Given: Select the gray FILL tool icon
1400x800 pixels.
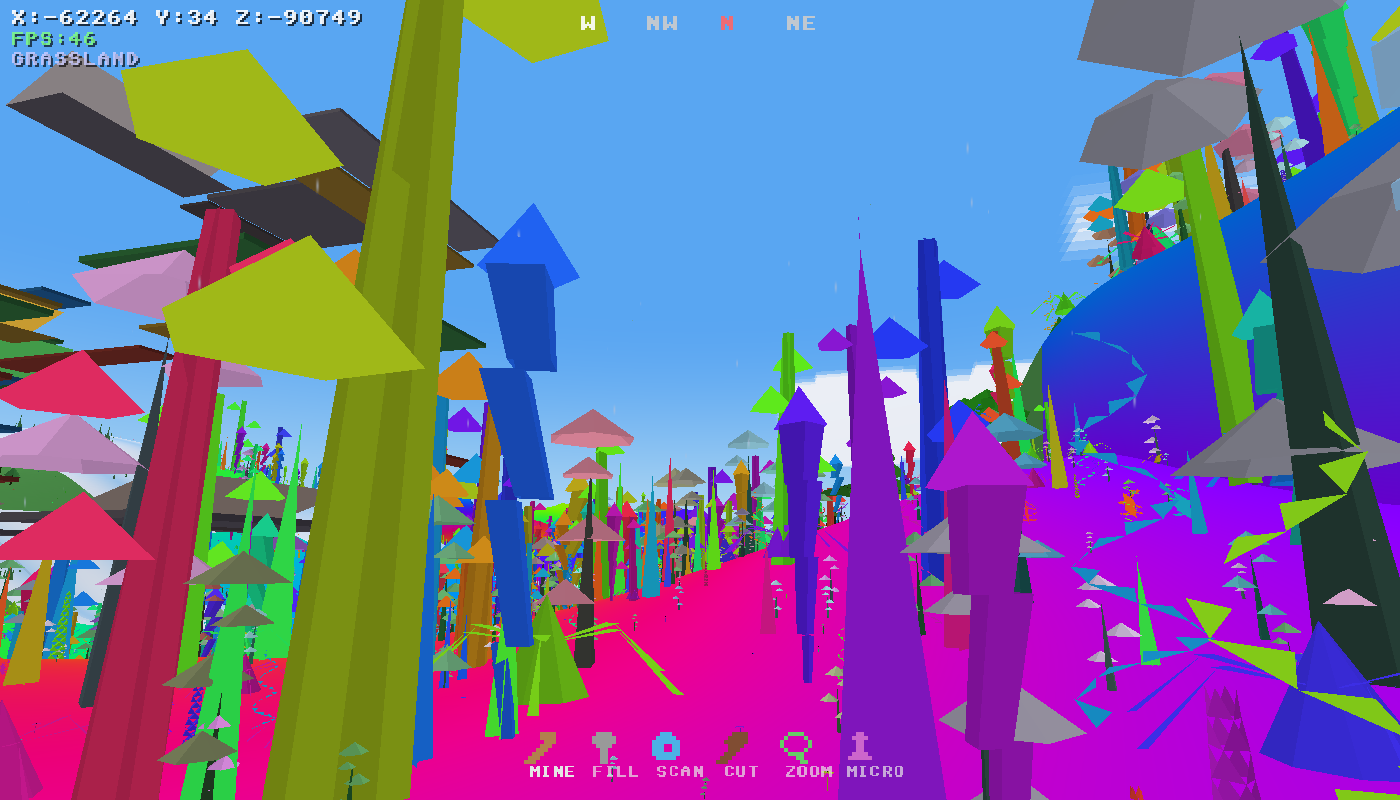Looking at the screenshot, I should pyautogui.click(x=605, y=744).
